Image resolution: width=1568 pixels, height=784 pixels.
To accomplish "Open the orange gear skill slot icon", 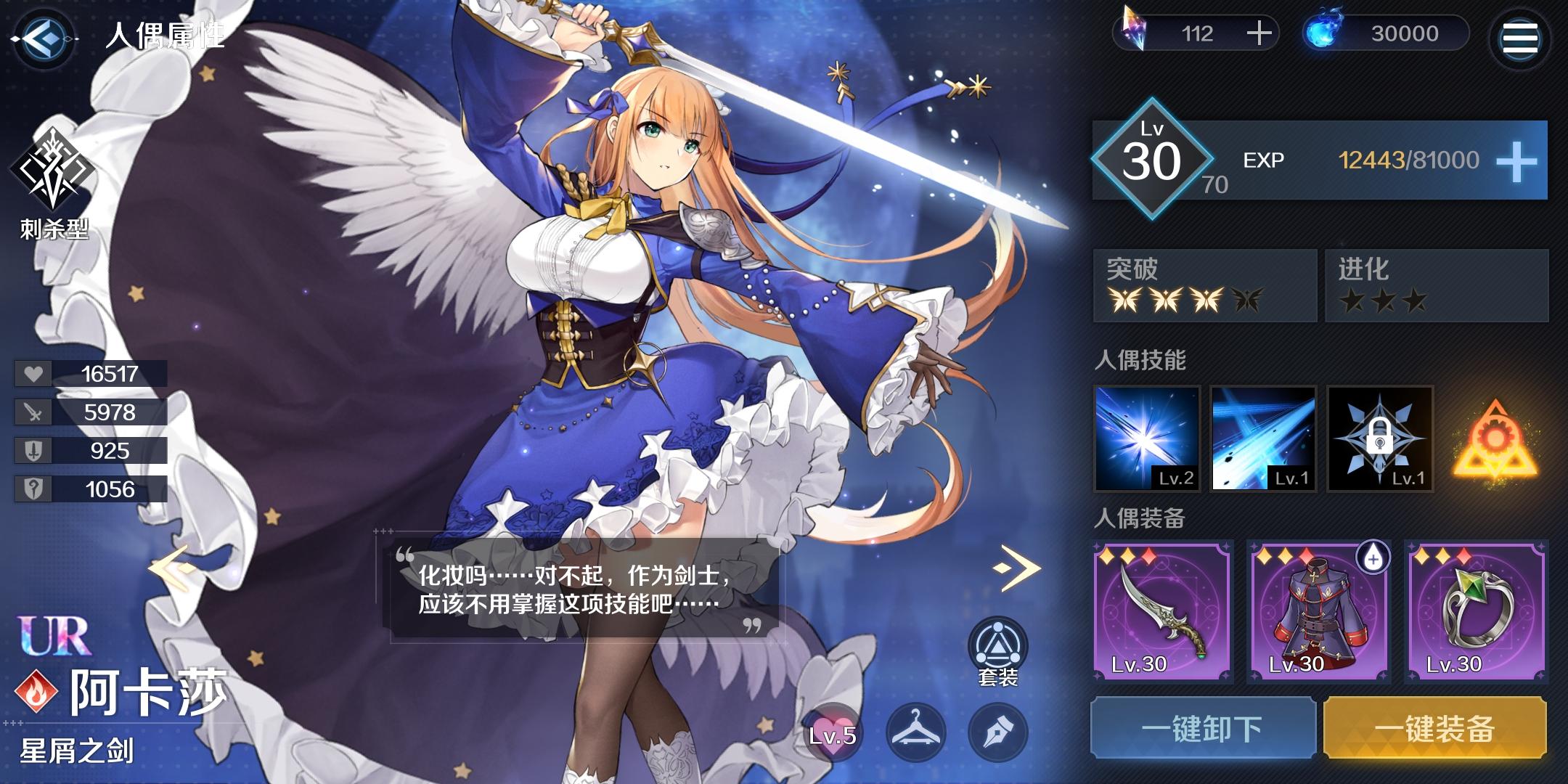I will tap(1495, 440).
